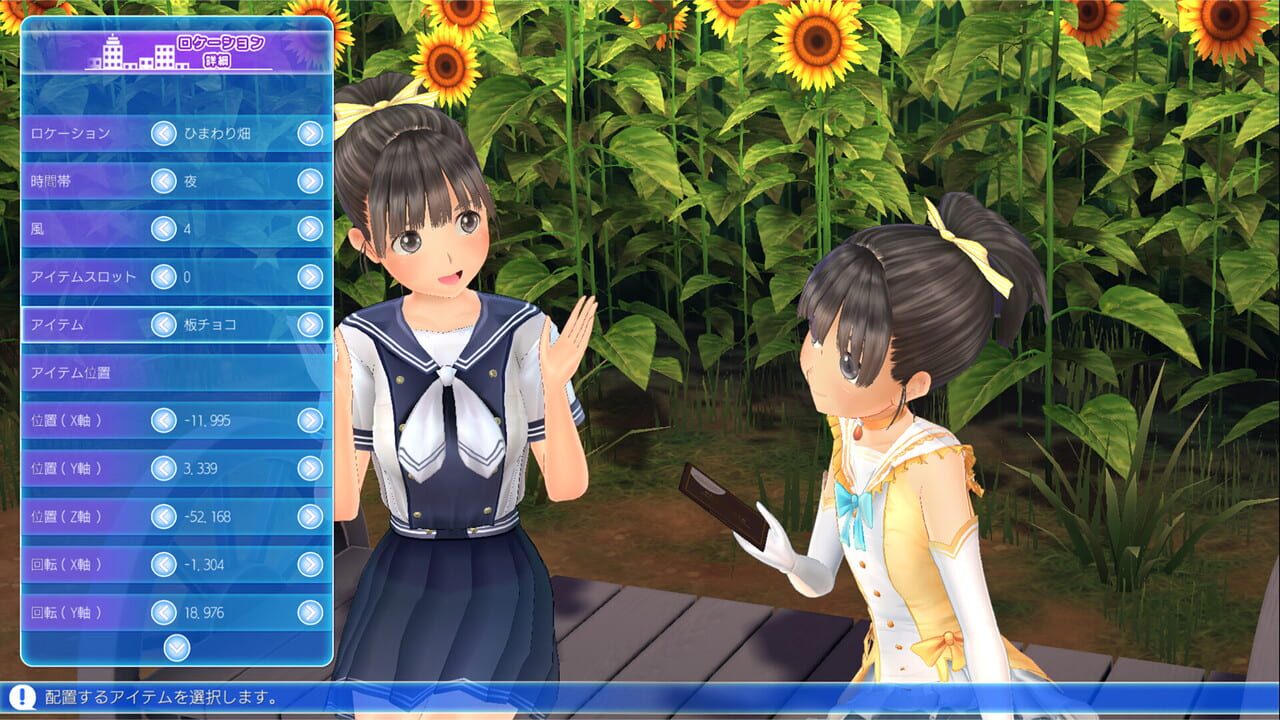The image size is (1280, 720).
Task: Increase the 回転（X軸） rotation value
Action: pos(311,566)
